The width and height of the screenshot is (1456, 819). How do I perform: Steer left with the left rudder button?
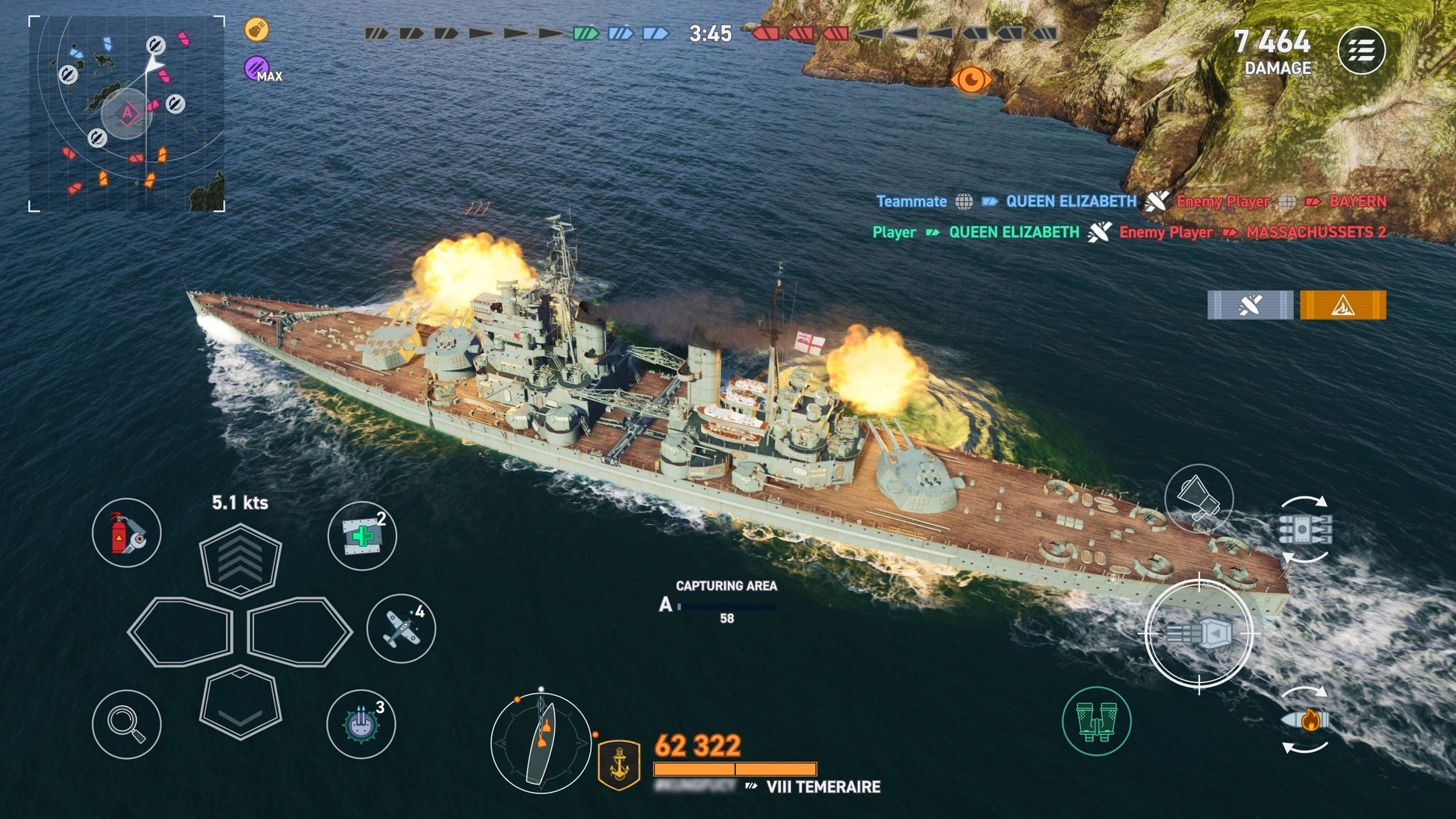tap(181, 632)
